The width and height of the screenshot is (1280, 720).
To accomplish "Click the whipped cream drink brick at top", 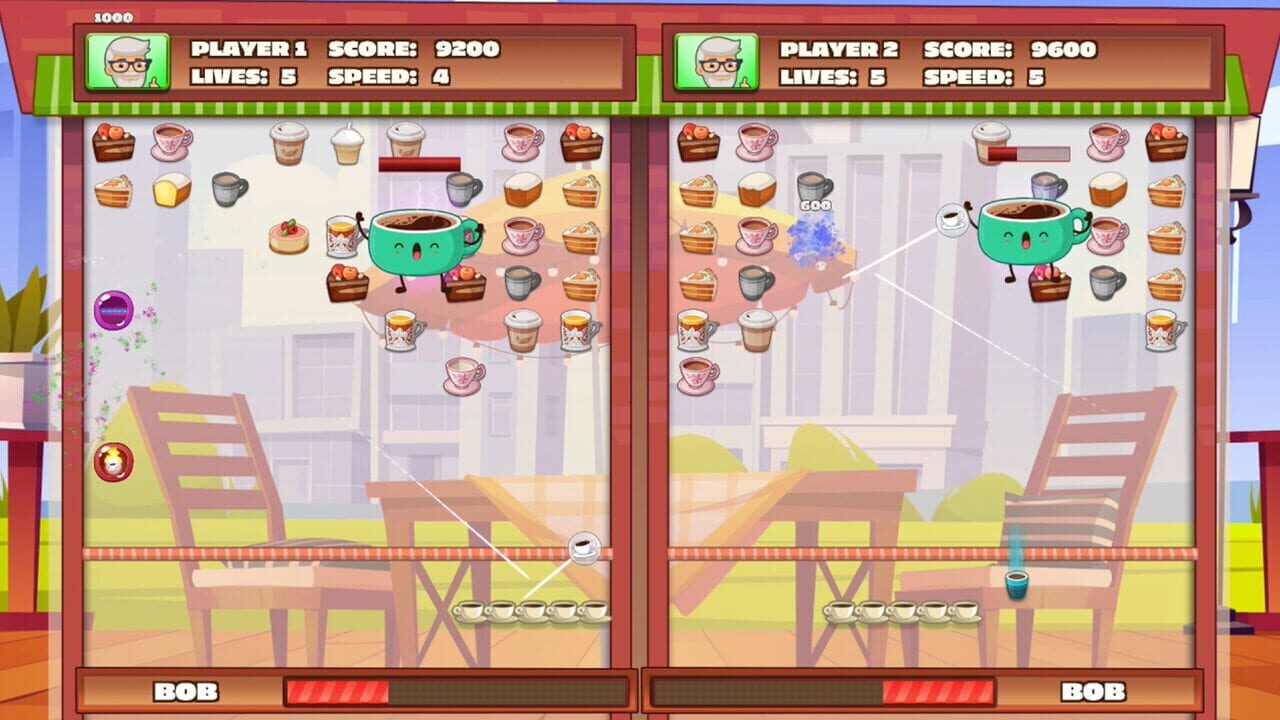I will coord(345,145).
